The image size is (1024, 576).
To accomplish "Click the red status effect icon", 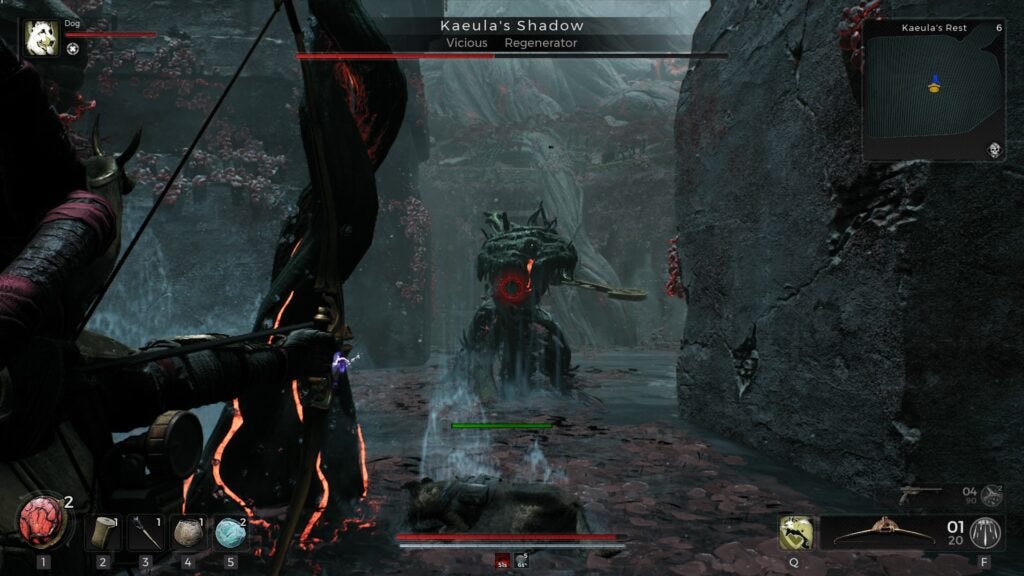I will 503,561.
